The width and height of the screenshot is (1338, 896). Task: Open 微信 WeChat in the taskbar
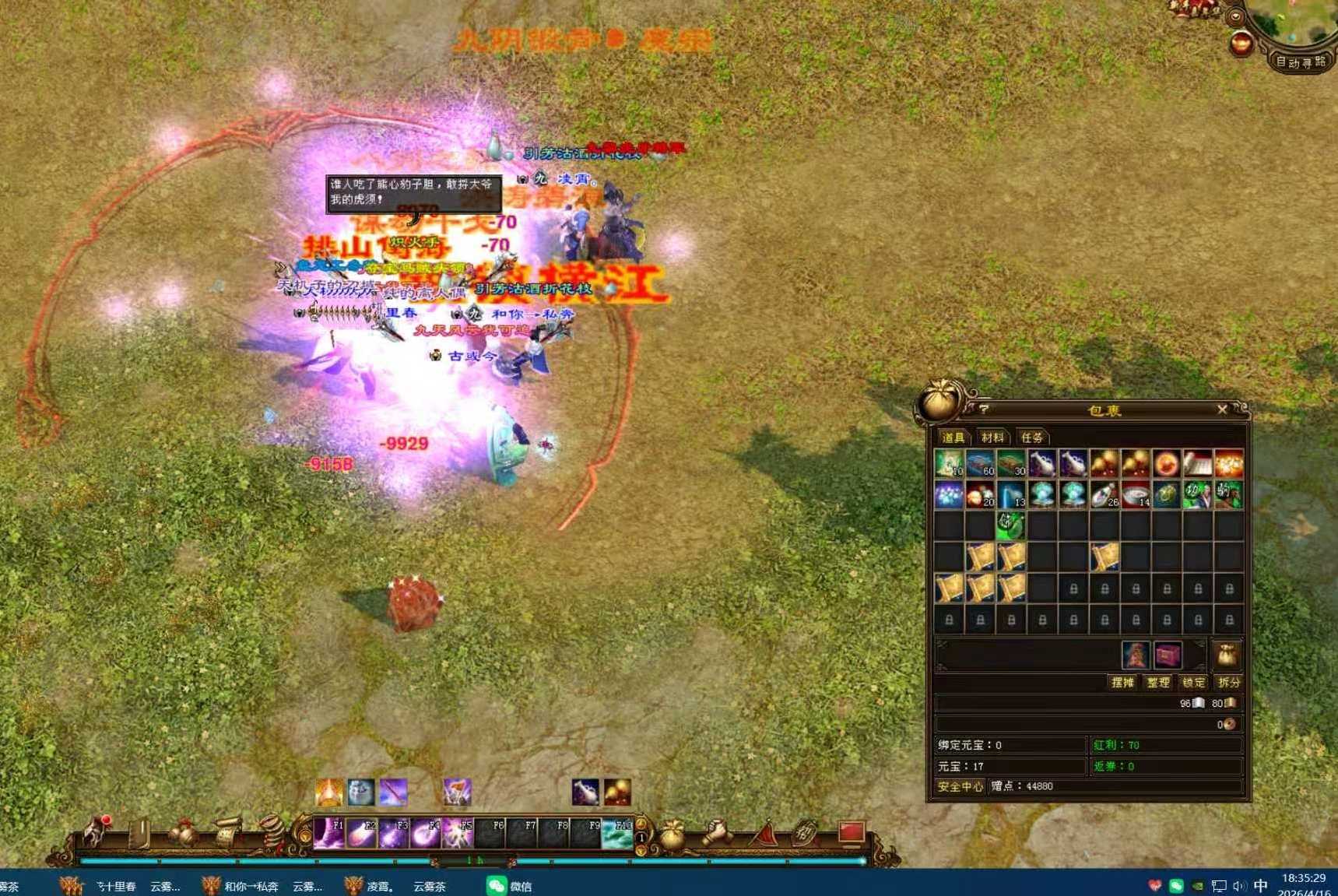(x=510, y=886)
